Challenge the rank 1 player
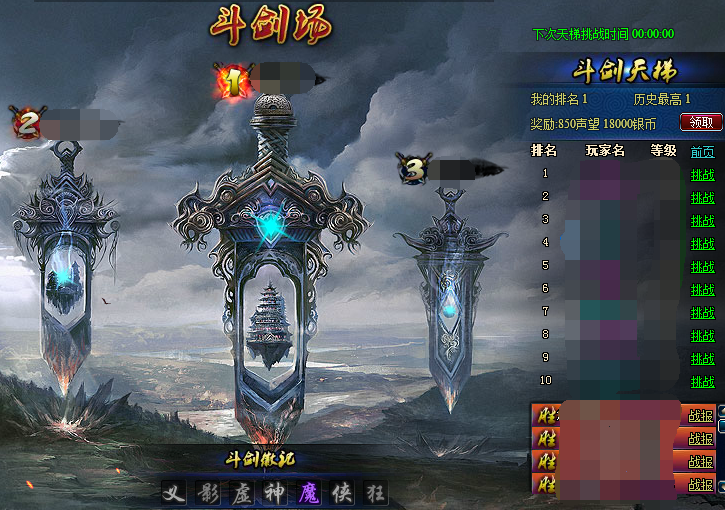The width and height of the screenshot is (725, 510). click(703, 174)
